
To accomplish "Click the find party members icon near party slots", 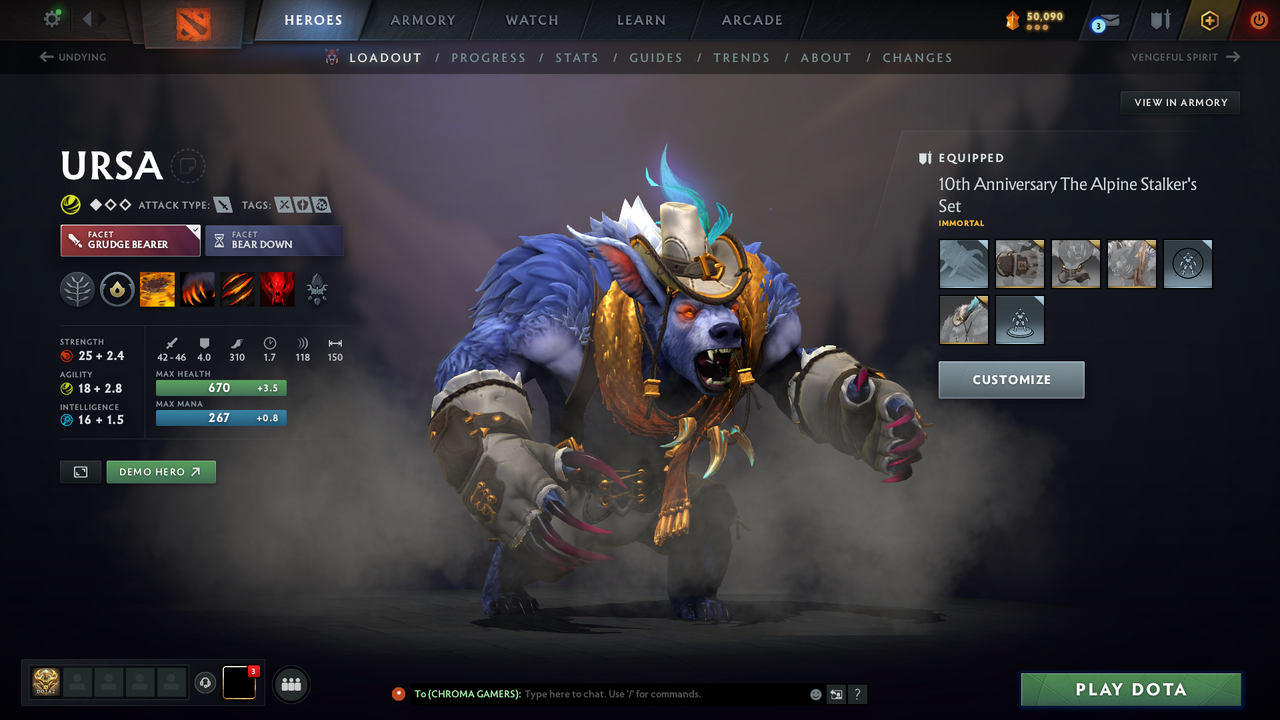I will [290, 684].
